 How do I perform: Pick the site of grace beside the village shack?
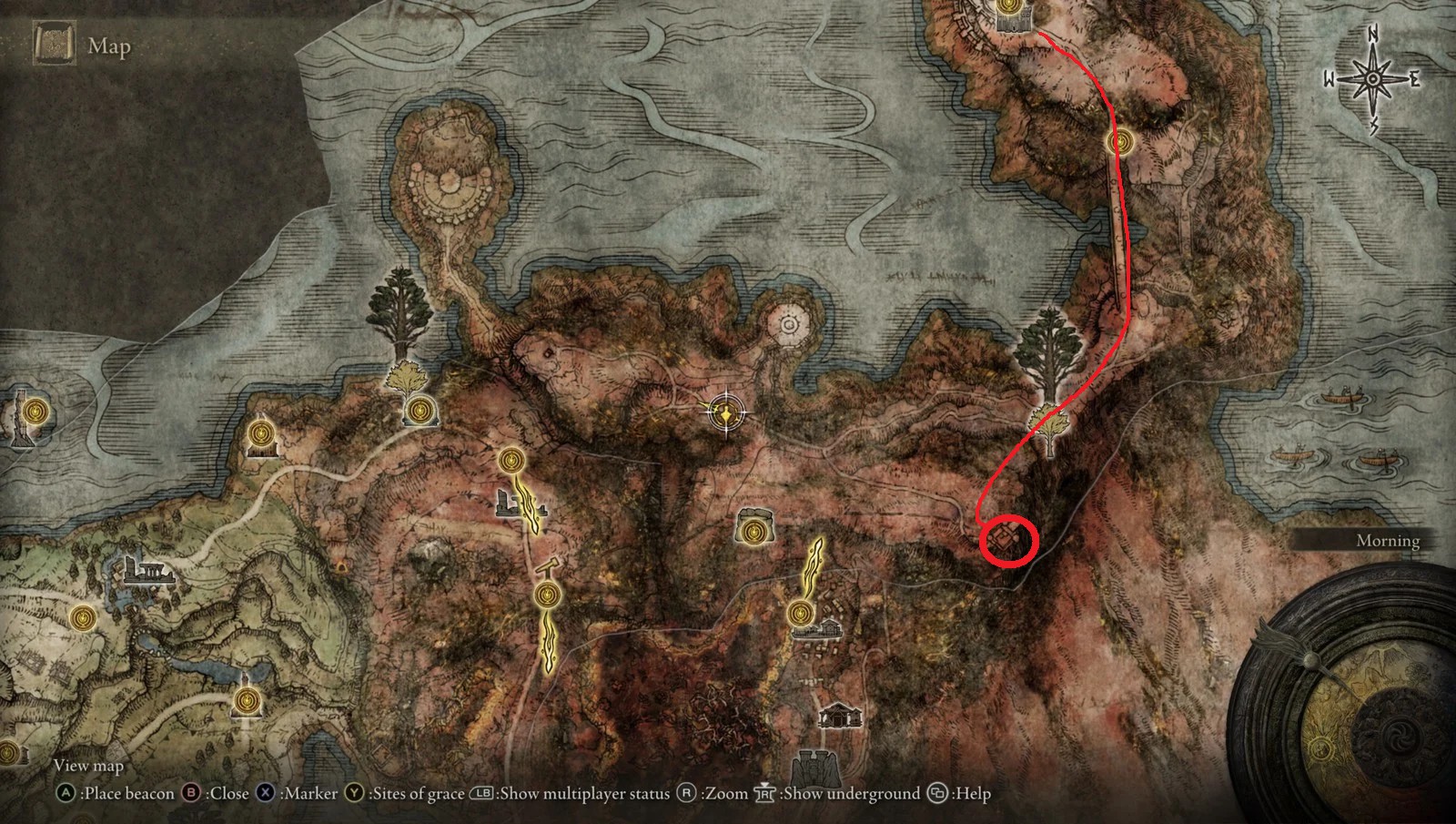(800, 614)
